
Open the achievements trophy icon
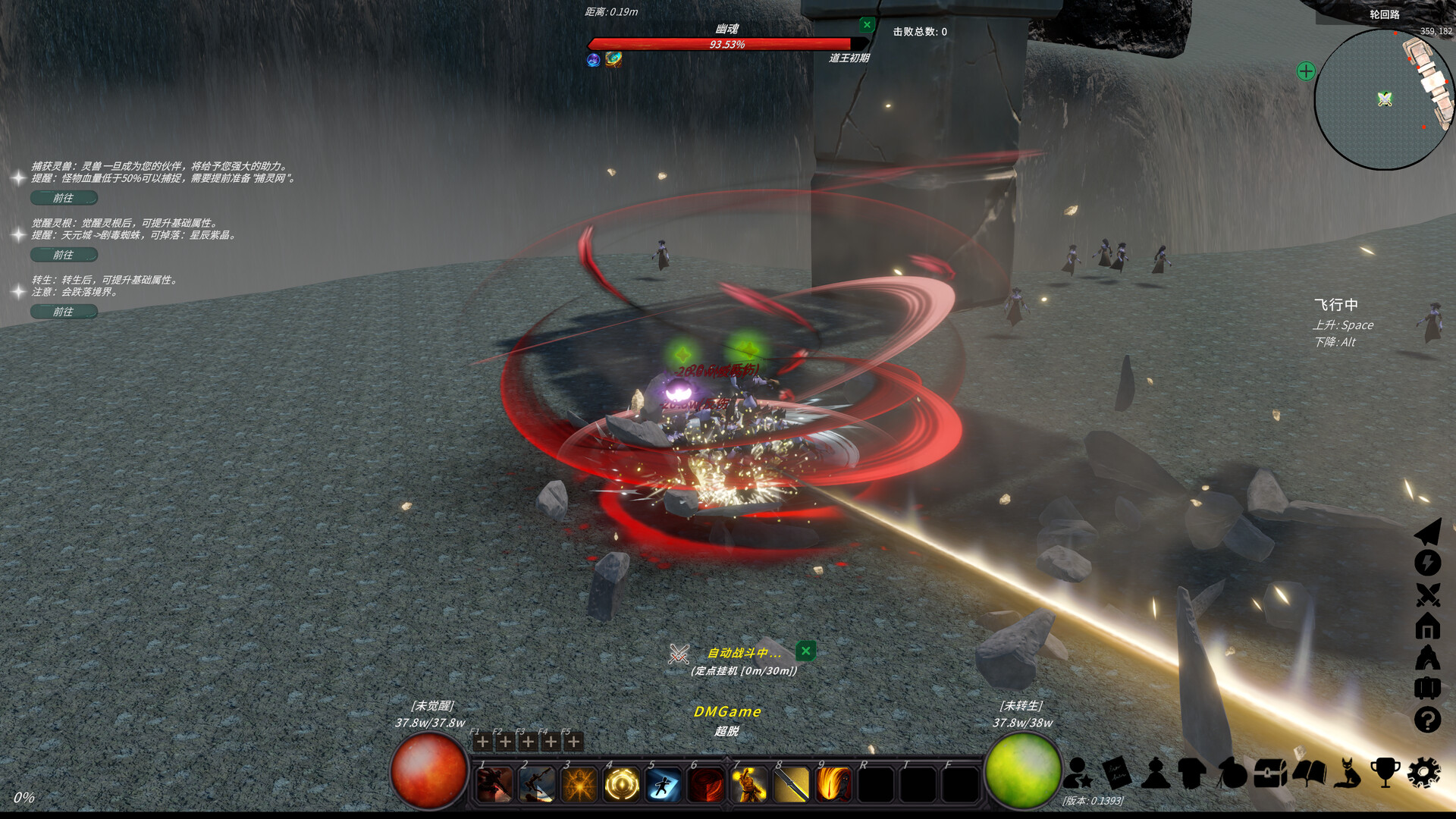(1385, 772)
